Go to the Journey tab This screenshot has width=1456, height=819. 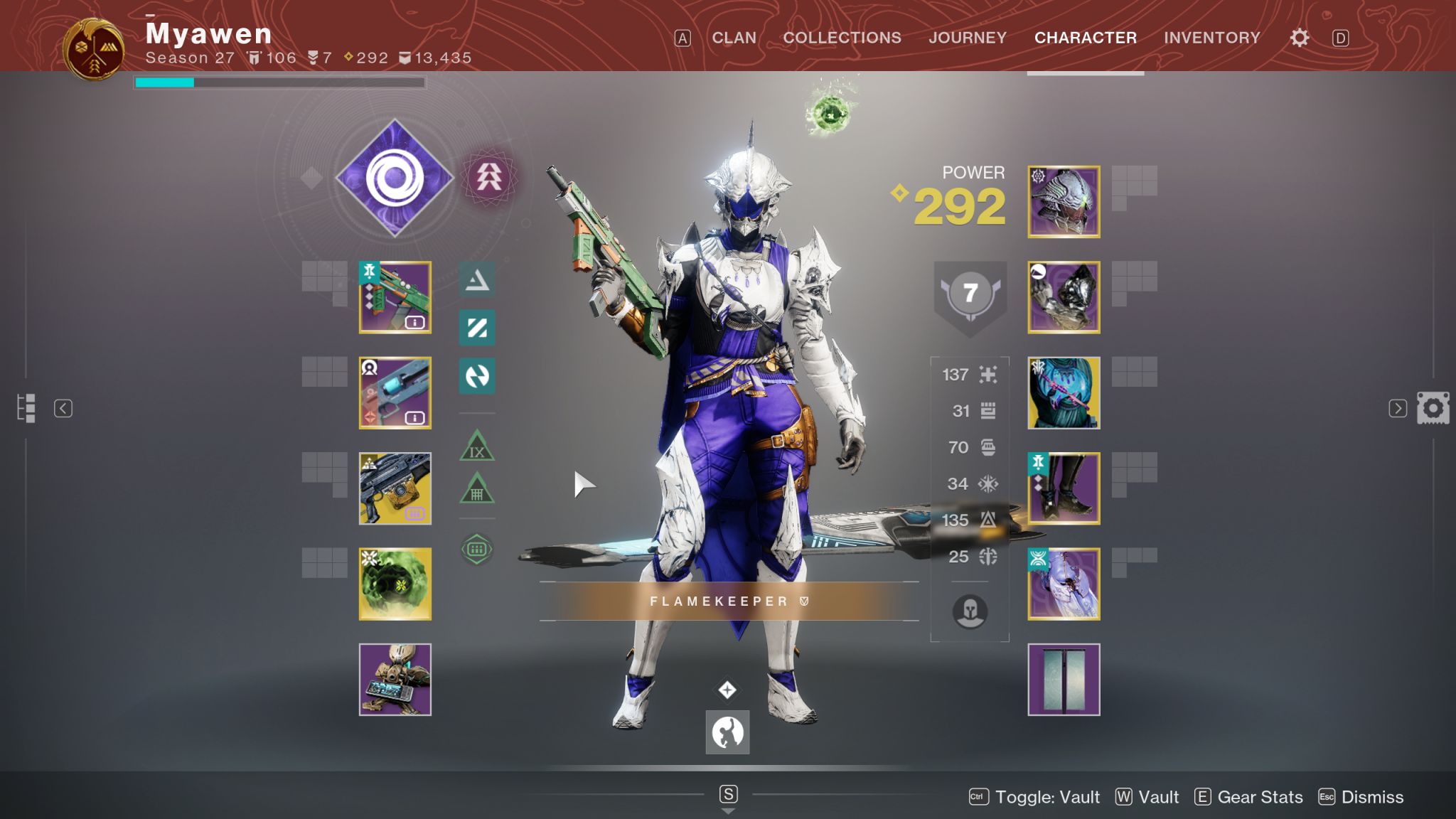pyautogui.click(x=967, y=38)
